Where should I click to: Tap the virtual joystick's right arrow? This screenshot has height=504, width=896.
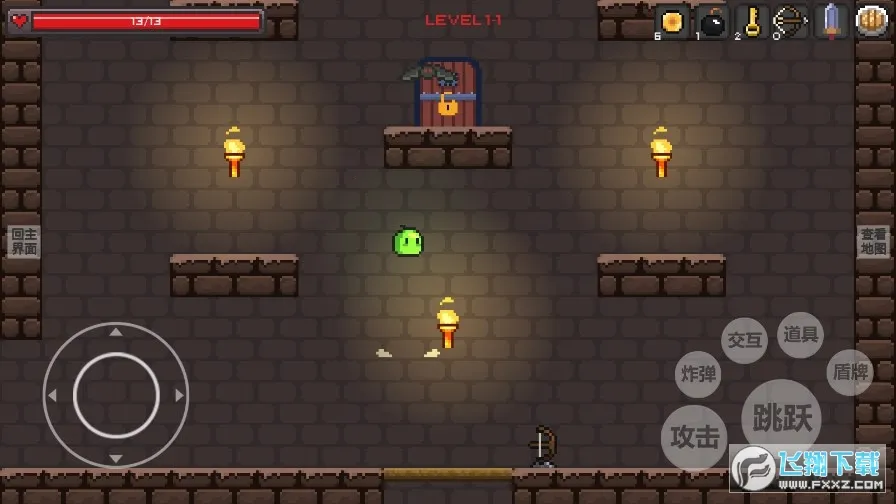[180, 395]
